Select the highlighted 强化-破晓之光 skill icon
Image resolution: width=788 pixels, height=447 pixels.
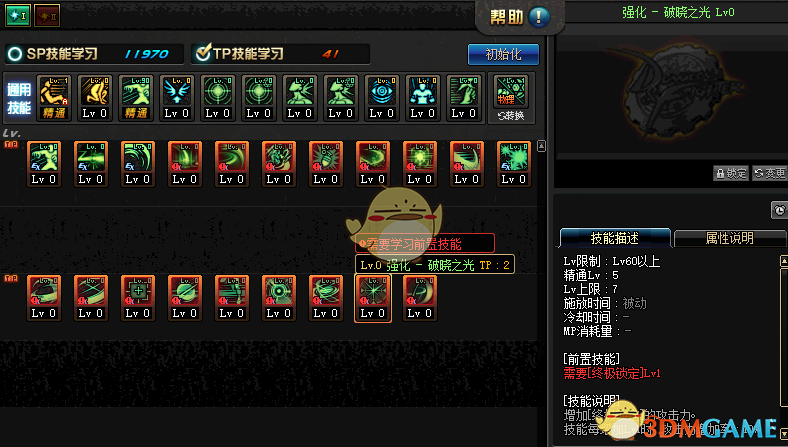tap(372, 297)
